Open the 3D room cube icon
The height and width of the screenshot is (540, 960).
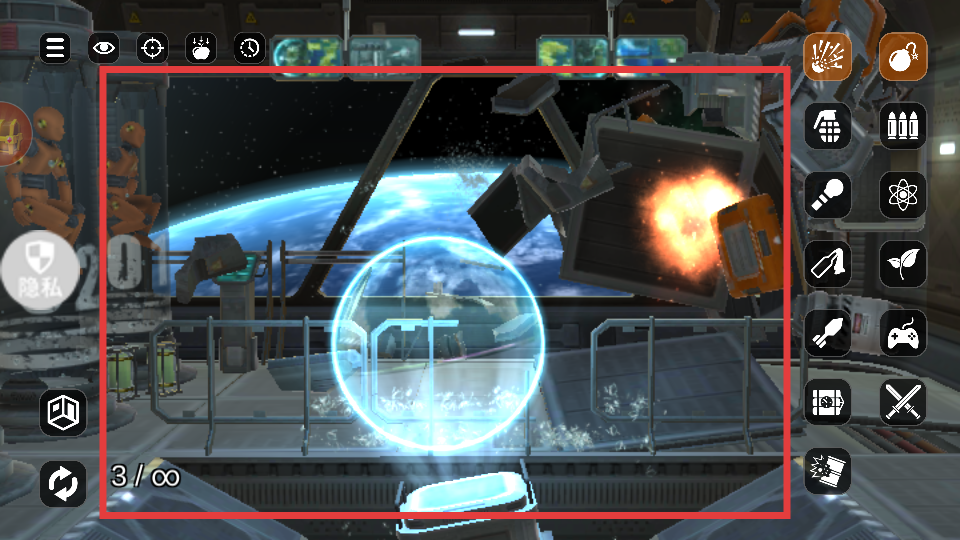63,413
